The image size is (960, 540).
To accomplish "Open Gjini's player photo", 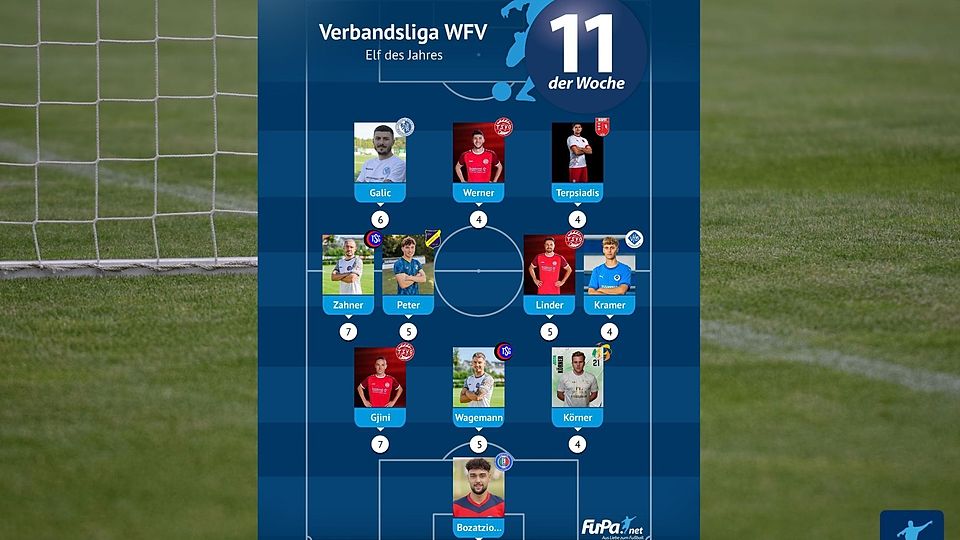I will [x=380, y=377].
